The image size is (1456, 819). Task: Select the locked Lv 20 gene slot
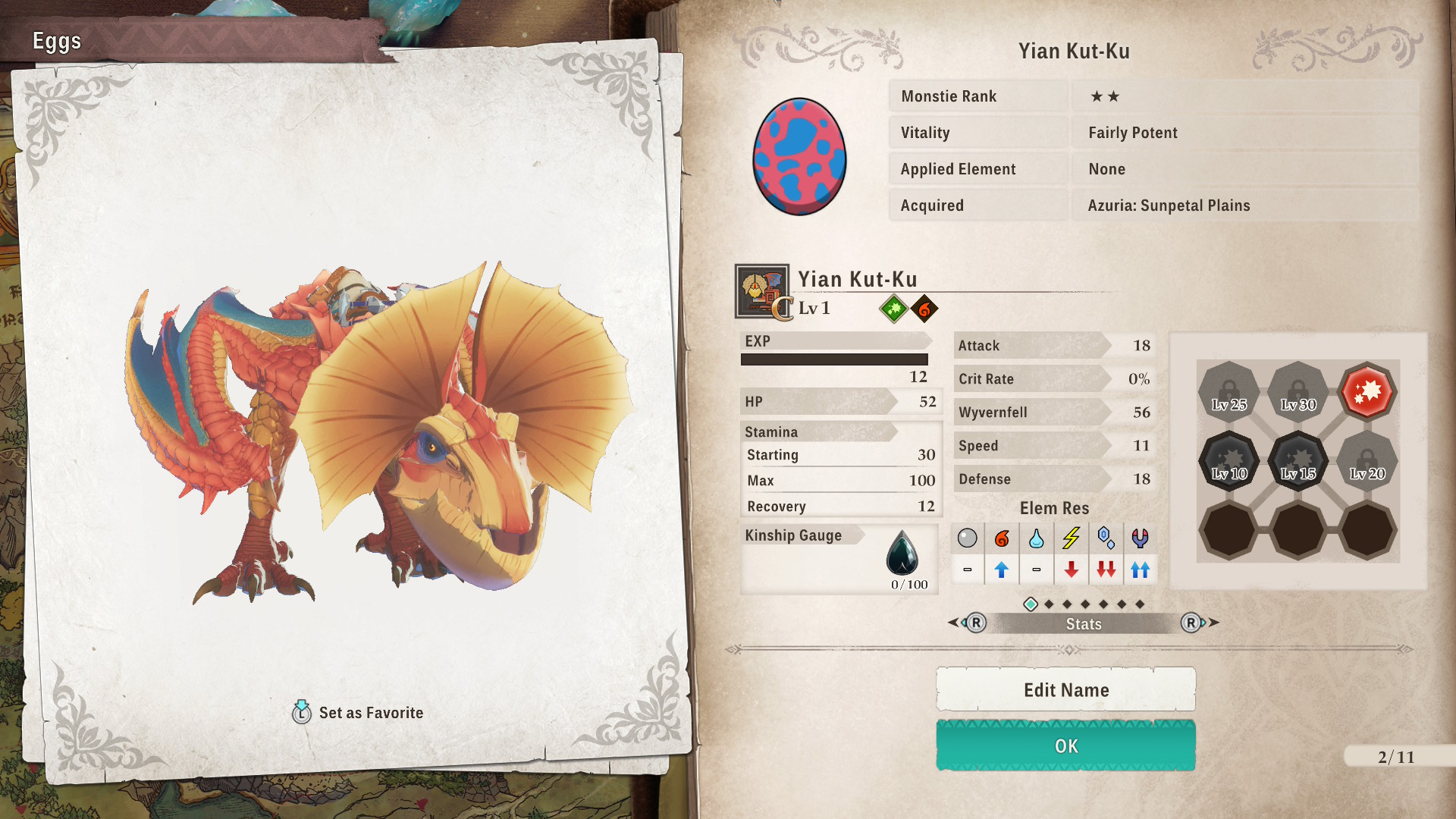click(x=1367, y=461)
